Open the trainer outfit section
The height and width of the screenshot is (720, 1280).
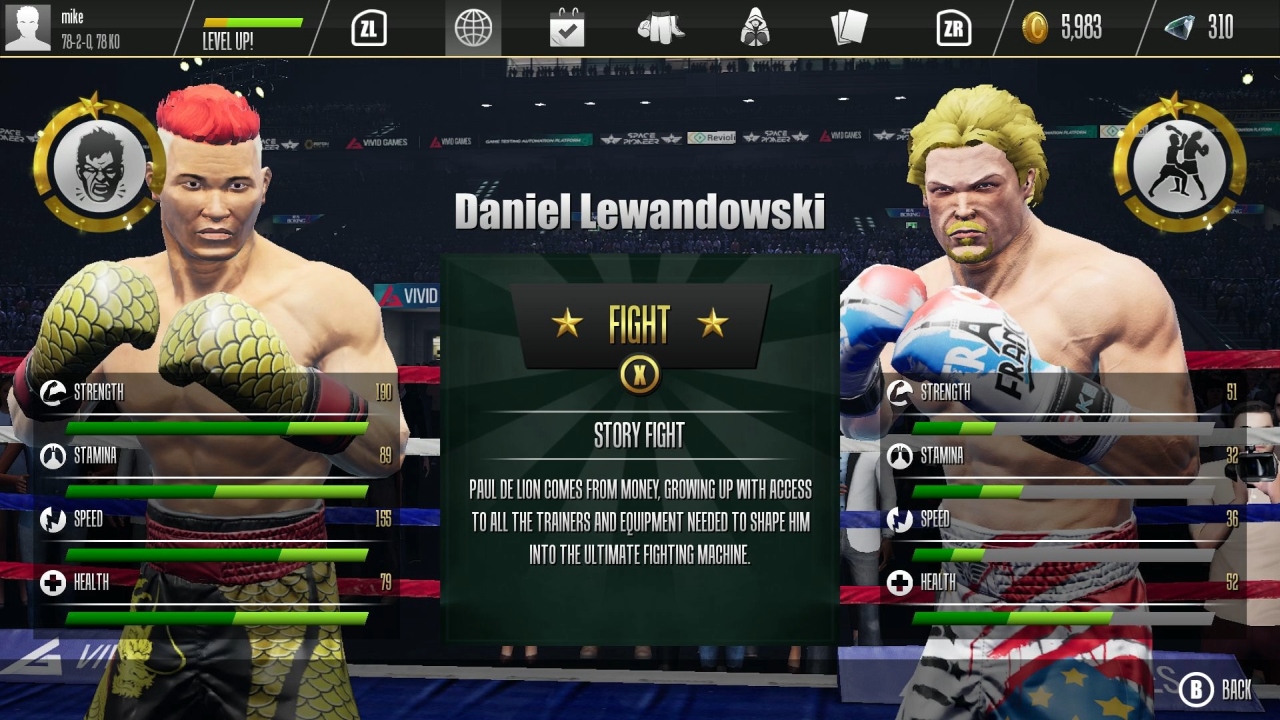click(757, 28)
